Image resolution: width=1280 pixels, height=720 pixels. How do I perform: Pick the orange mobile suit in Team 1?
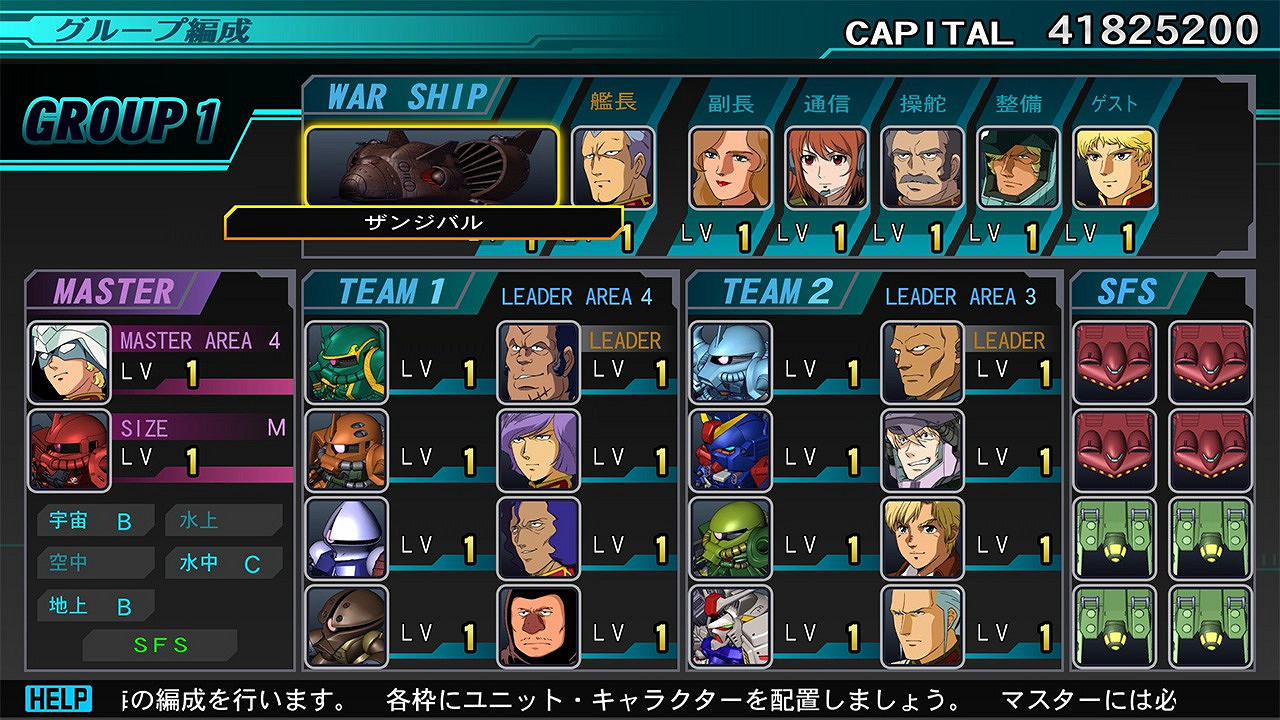tap(346, 450)
